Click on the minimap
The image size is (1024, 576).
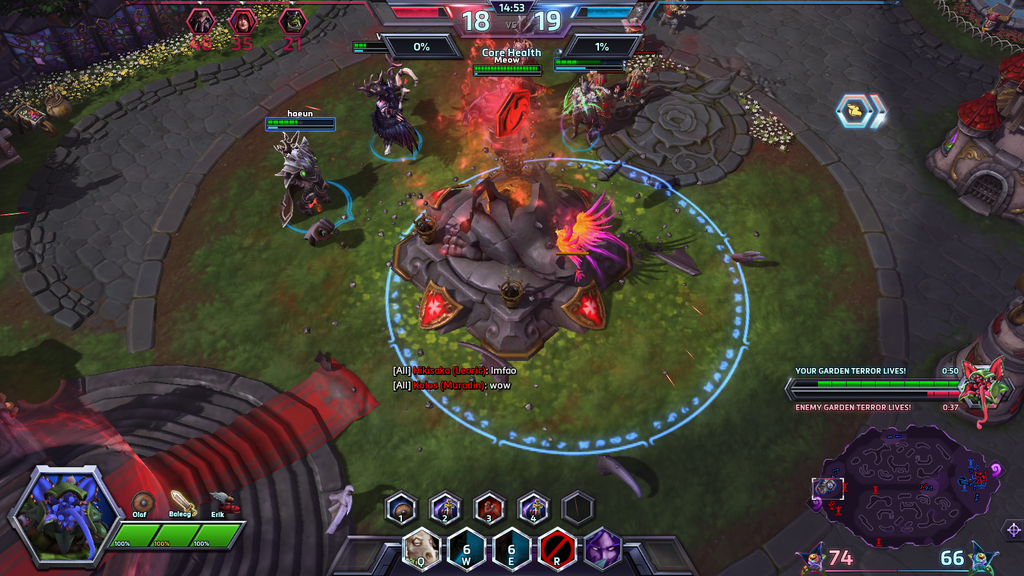click(904, 487)
